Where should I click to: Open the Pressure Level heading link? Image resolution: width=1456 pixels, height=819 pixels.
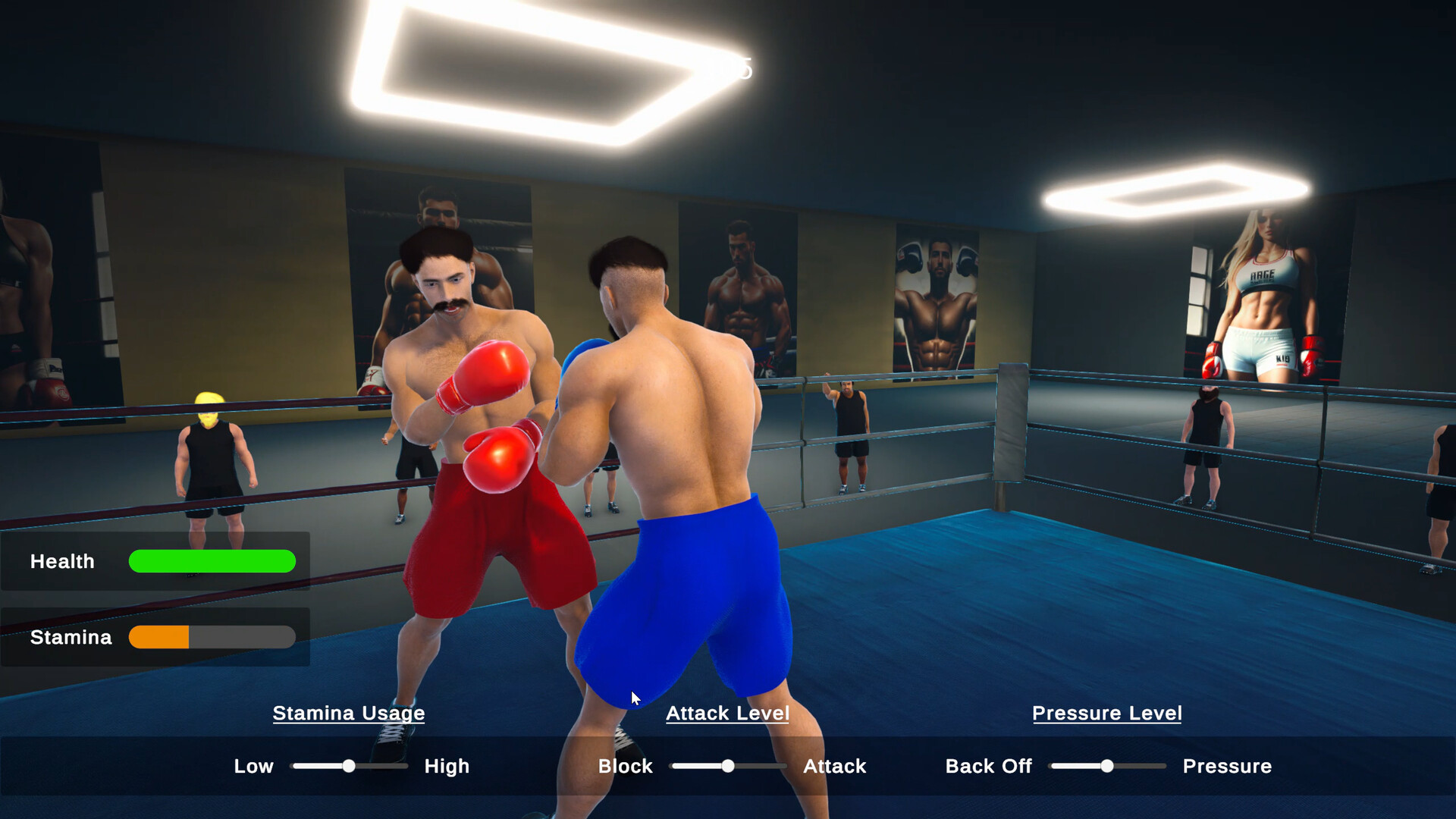[x=1106, y=714]
